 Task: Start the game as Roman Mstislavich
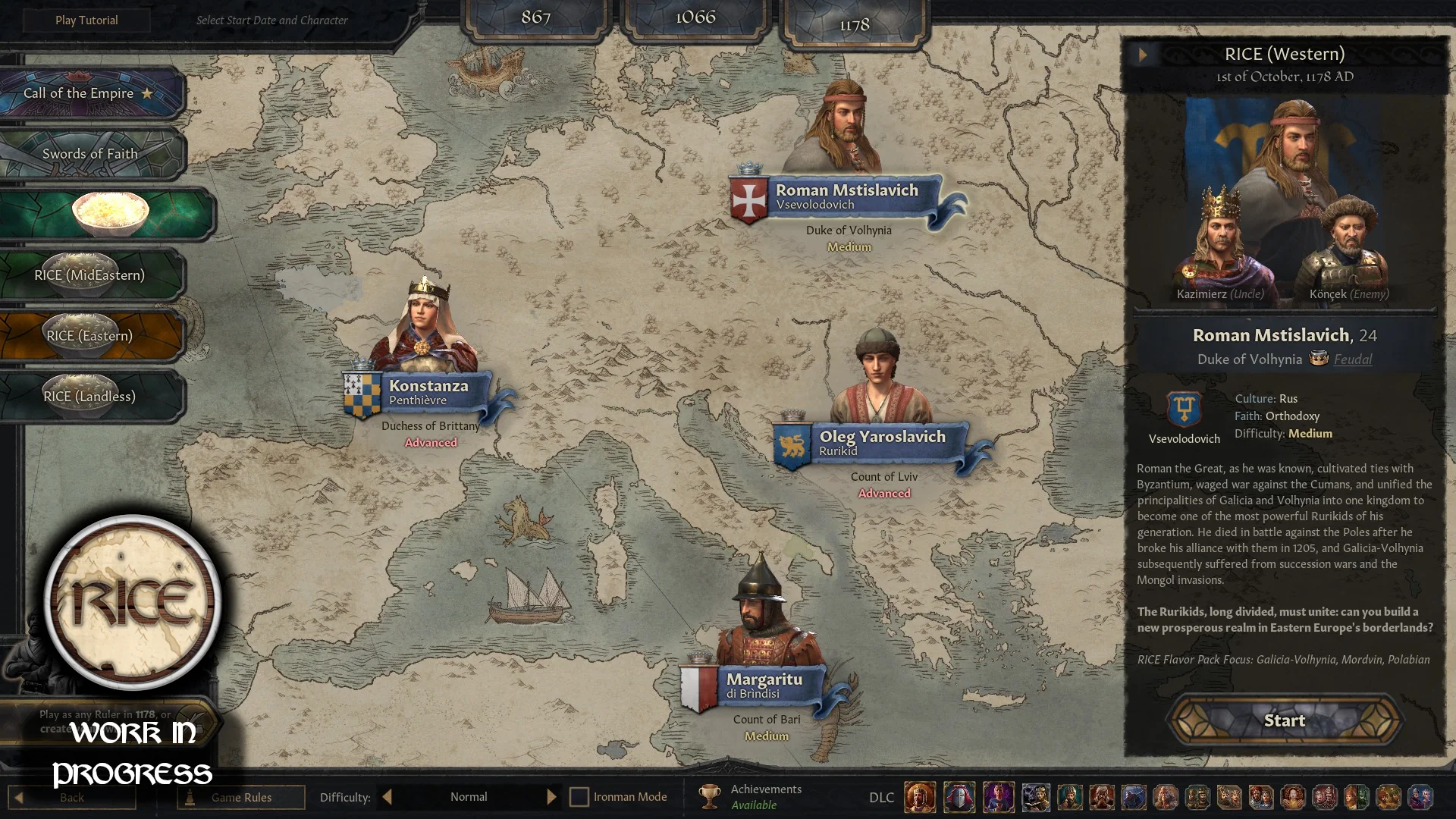[x=1284, y=720]
